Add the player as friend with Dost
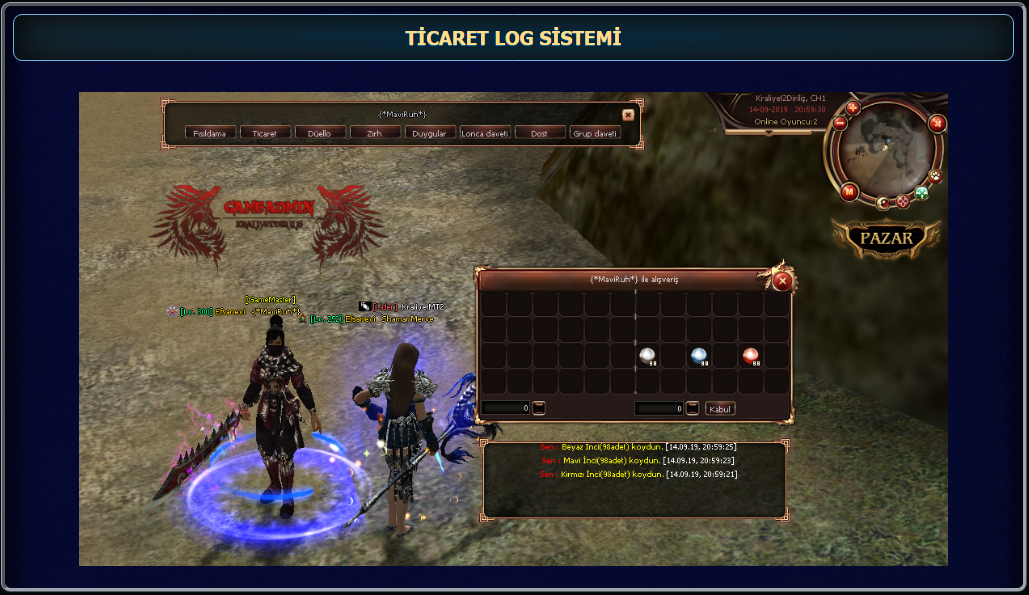Image resolution: width=1029 pixels, height=595 pixels. (x=540, y=133)
